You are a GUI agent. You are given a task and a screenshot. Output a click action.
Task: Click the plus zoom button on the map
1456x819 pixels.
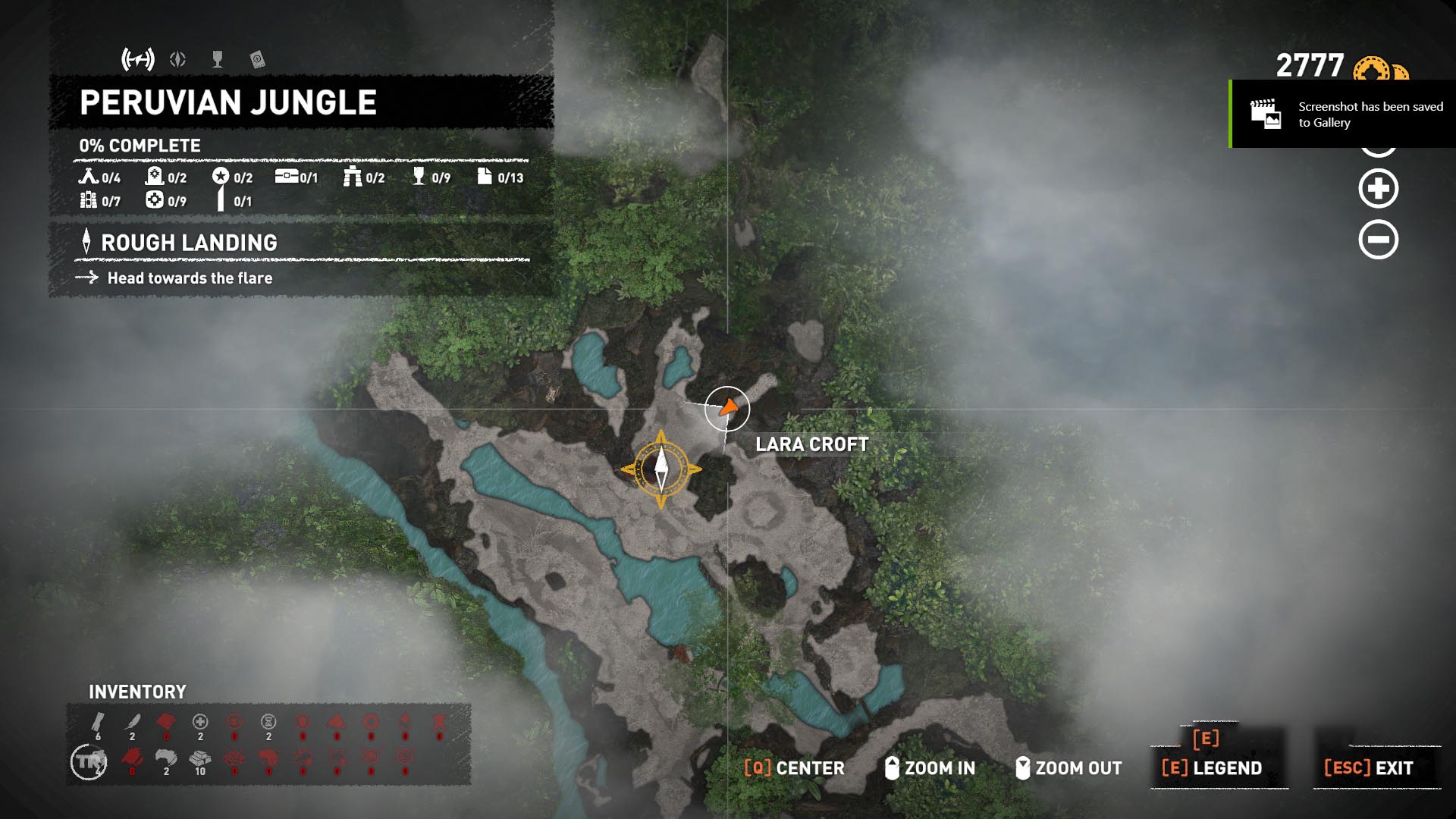tap(1378, 189)
